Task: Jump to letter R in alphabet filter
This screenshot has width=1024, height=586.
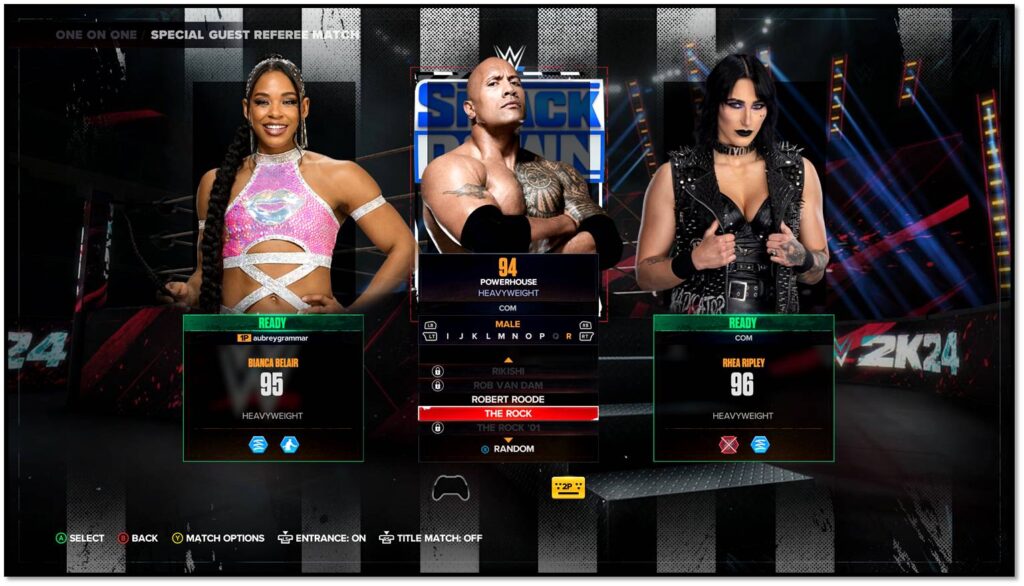Action: 568,337
